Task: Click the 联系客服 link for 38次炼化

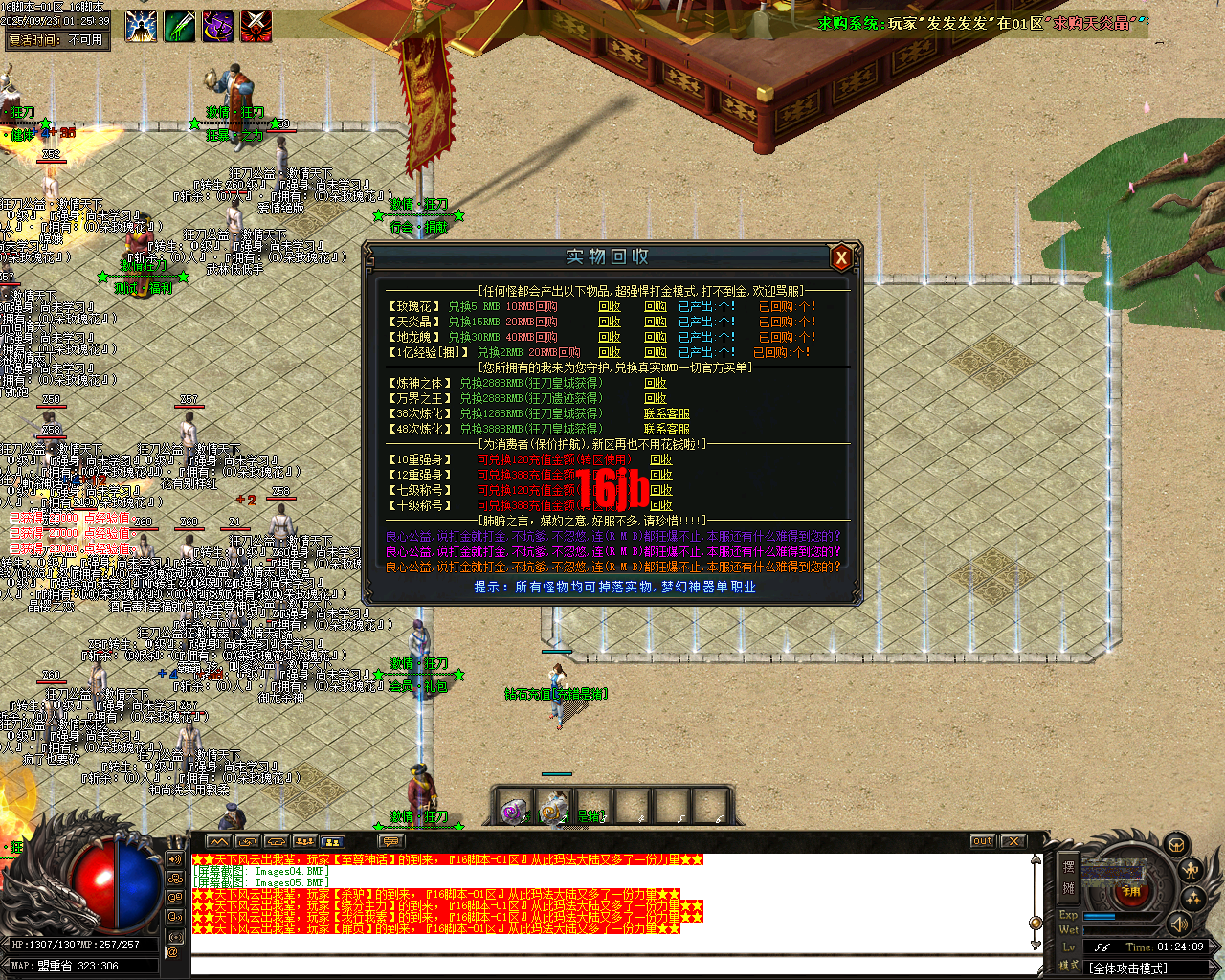Action: 667,414
